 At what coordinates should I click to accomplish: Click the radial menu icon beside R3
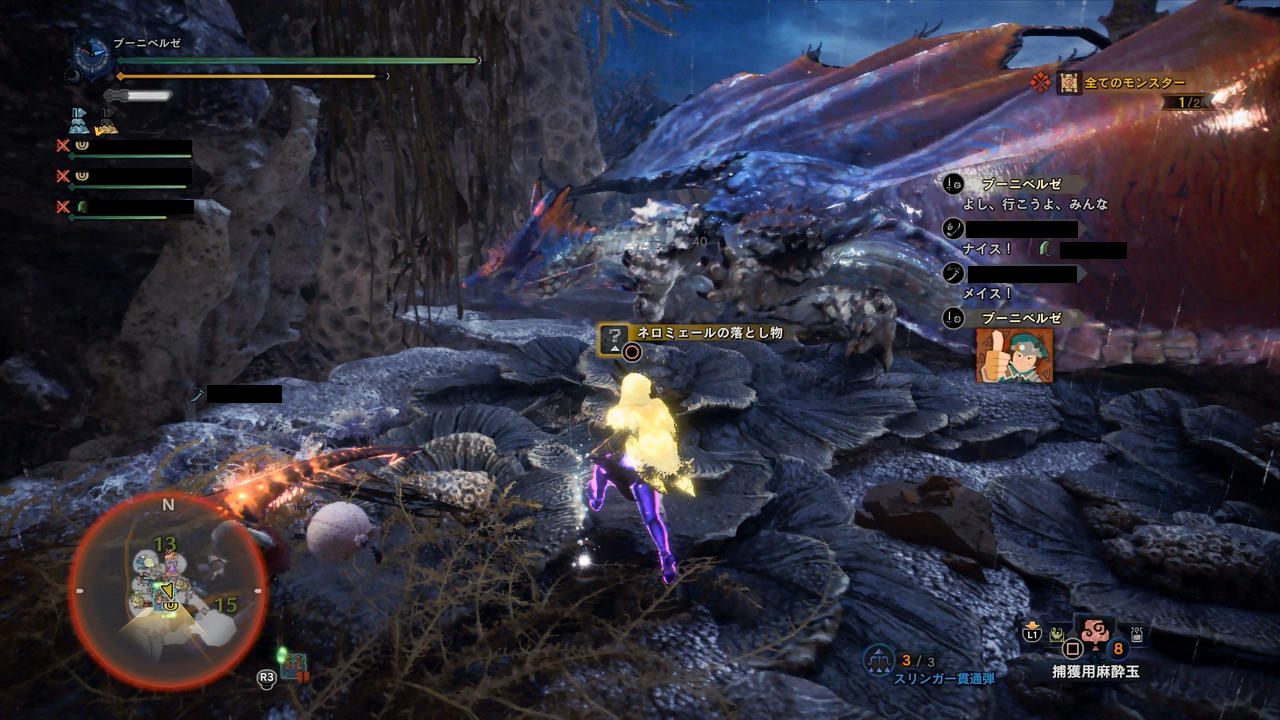(x=292, y=666)
